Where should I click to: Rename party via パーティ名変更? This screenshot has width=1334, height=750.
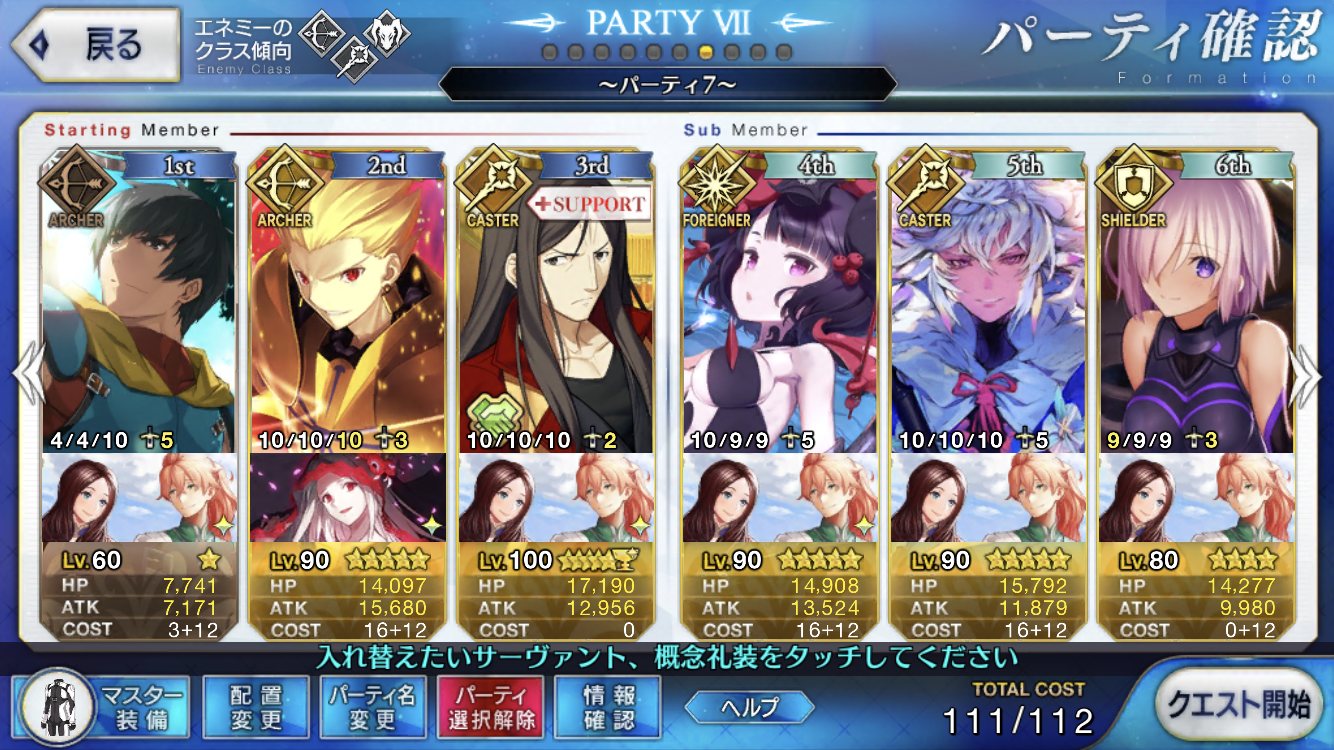click(373, 707)
